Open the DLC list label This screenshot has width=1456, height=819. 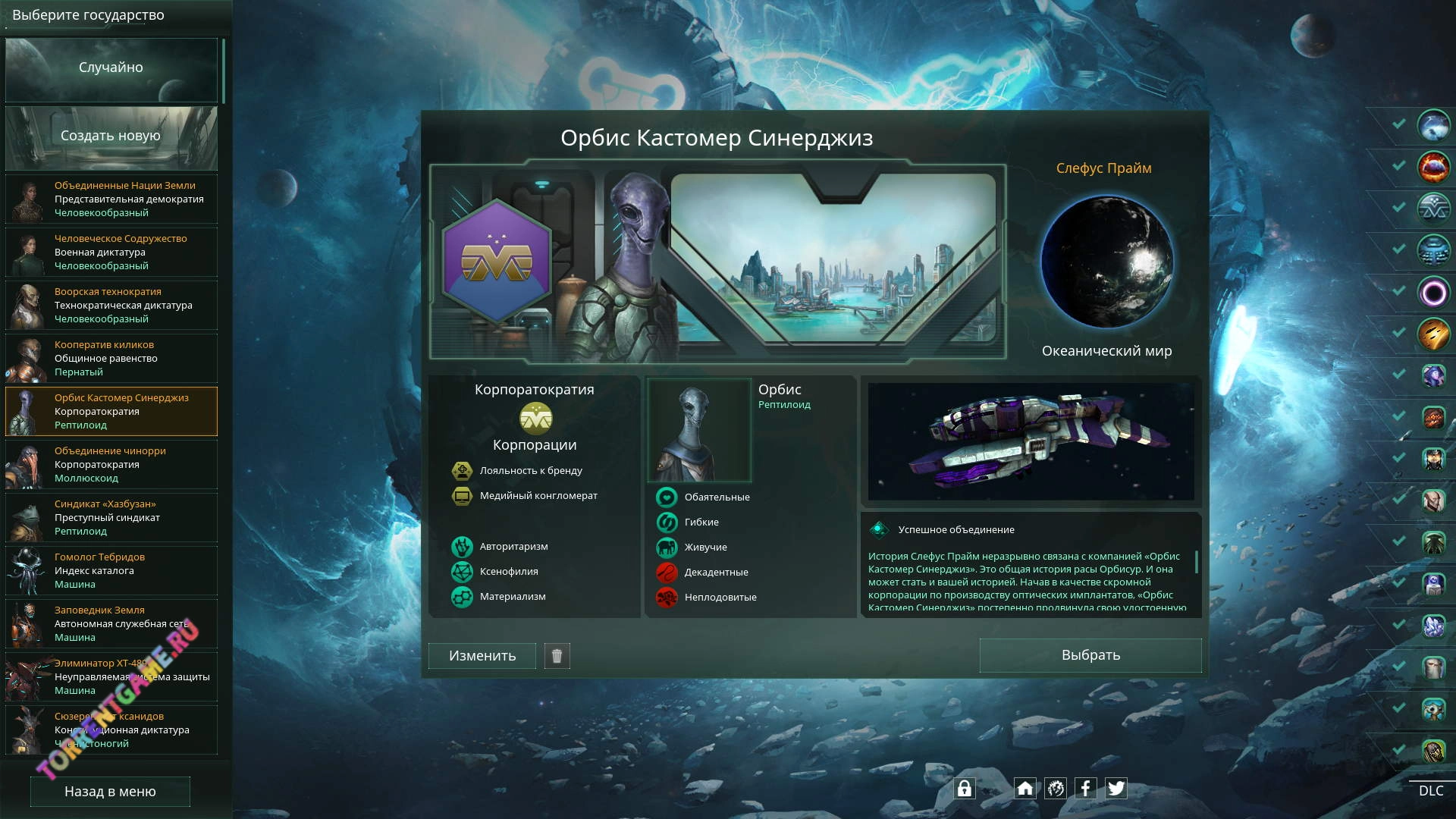pos(1431,791)
